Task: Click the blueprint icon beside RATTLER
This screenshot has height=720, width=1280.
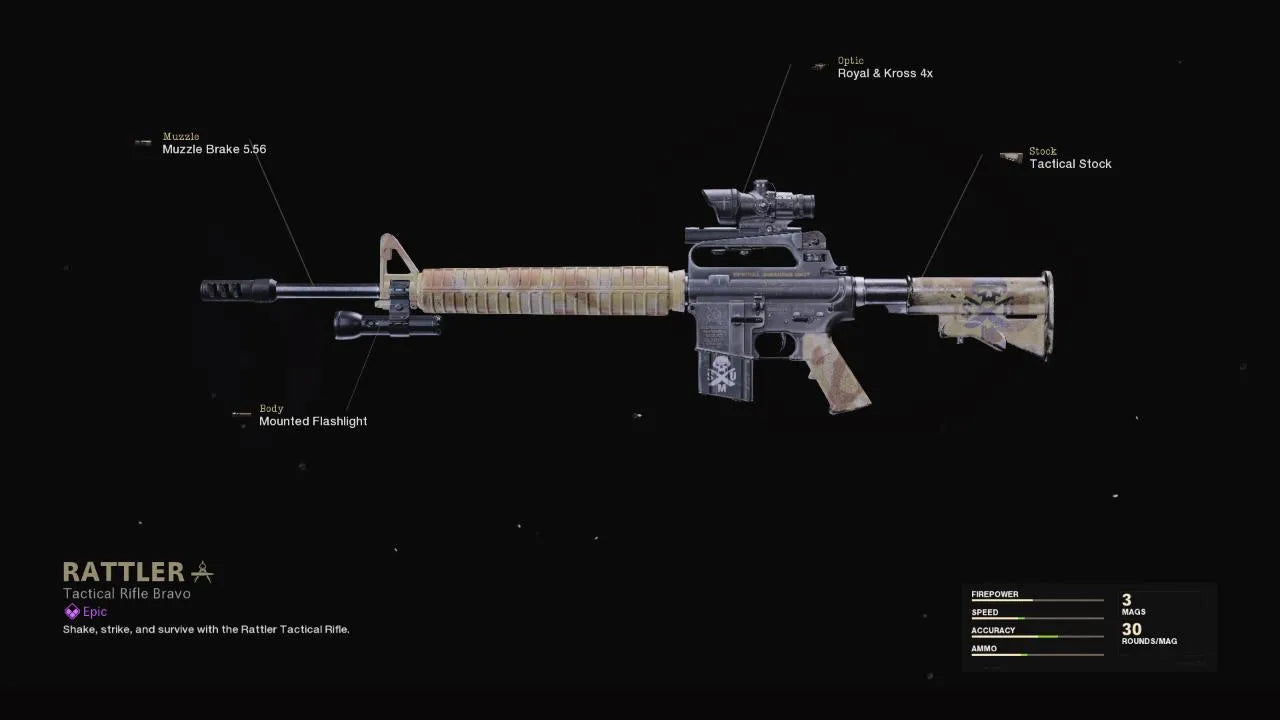Action: tap(202, 572)
